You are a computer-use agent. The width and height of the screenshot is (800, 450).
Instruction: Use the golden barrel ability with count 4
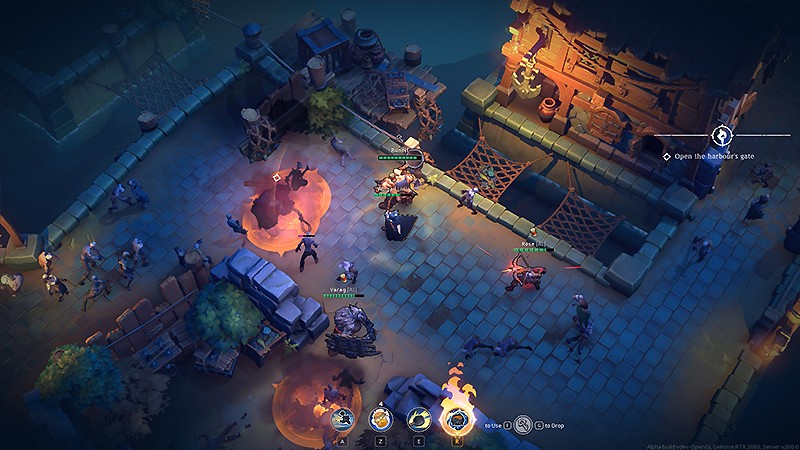[381, 420]
